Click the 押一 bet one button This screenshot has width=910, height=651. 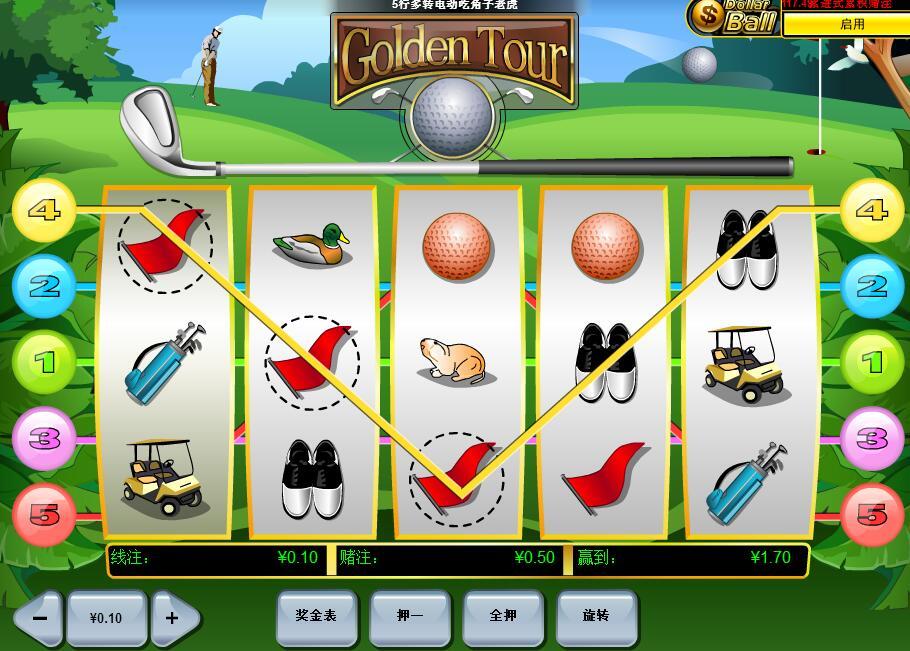coord(410,616)
